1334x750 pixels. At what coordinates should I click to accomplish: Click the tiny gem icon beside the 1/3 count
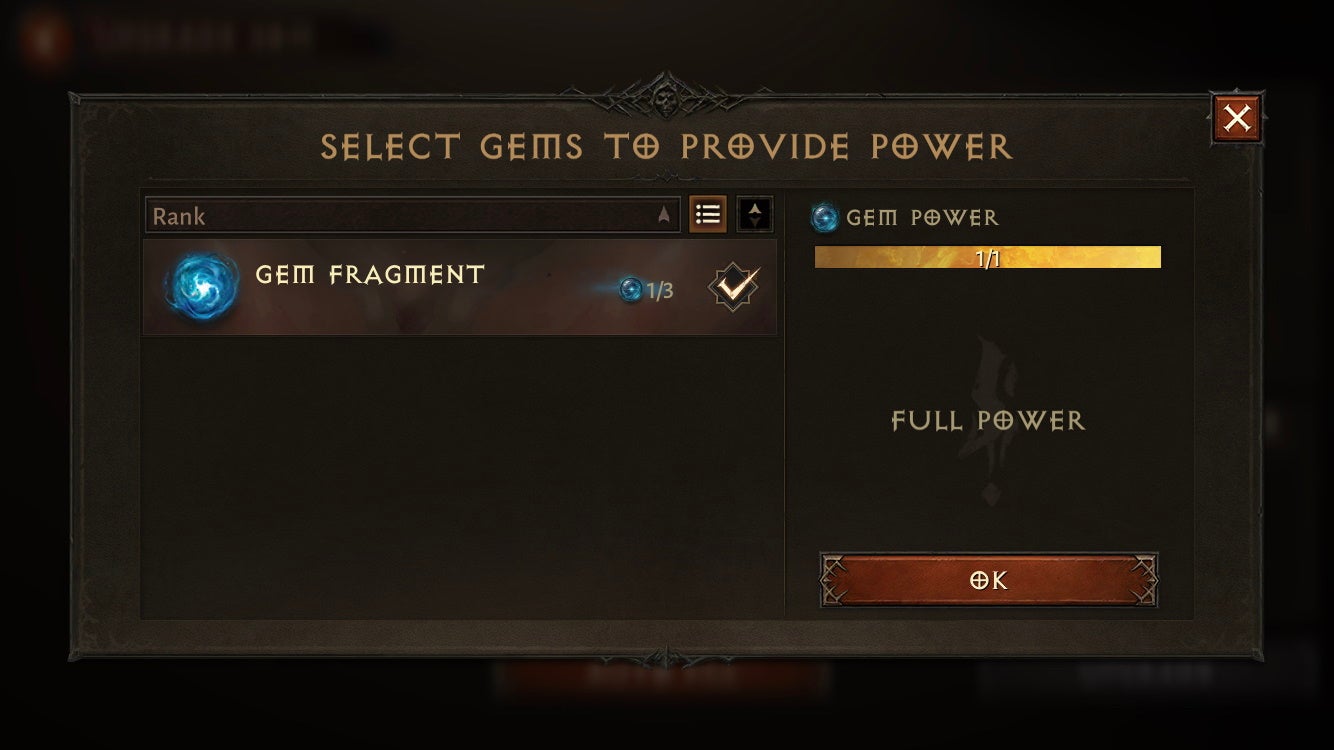[630, 289]
